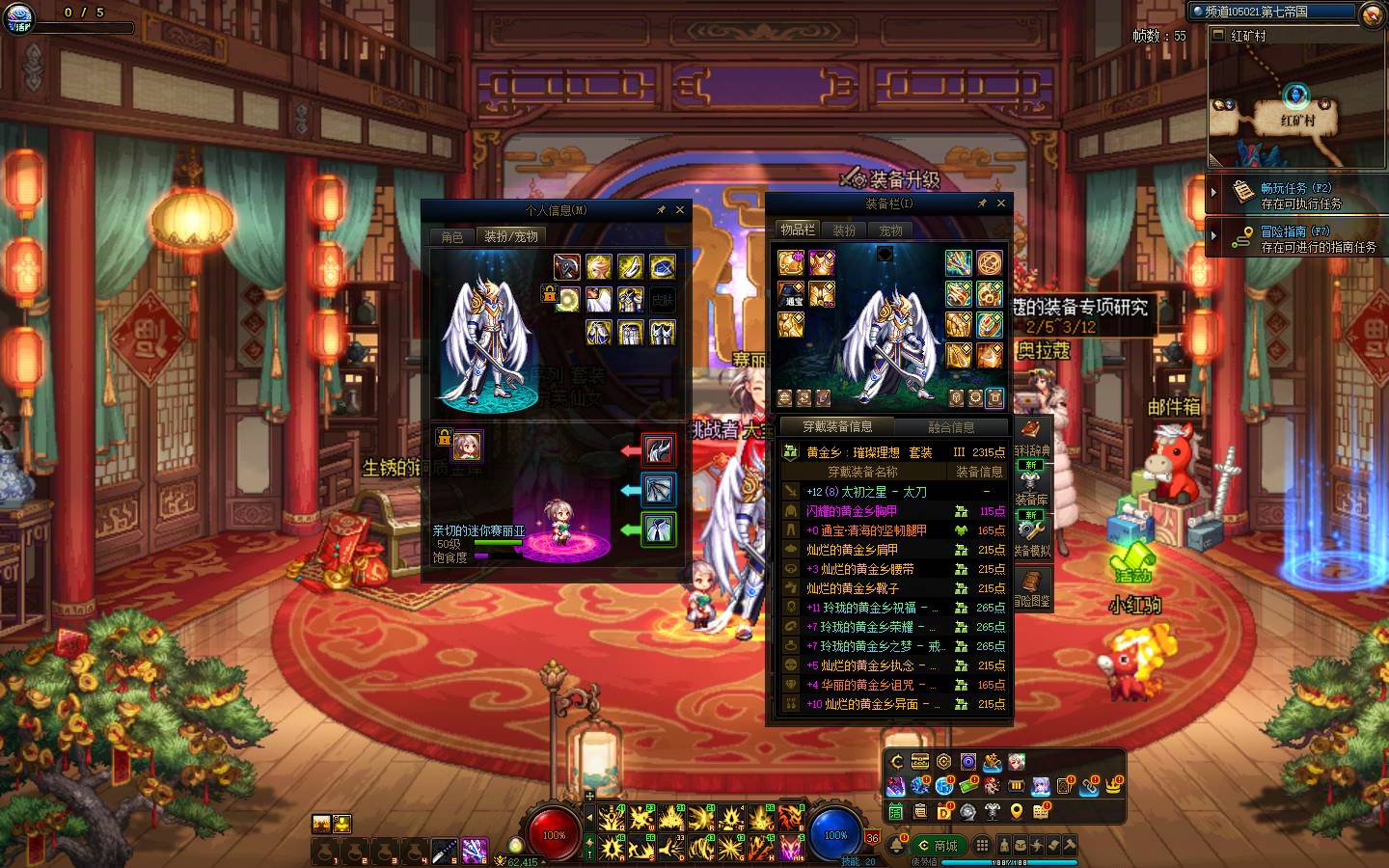Select the 穿戴装备信息 tab
This screenshot has height=868, width=1389.
tap(837, 426)
